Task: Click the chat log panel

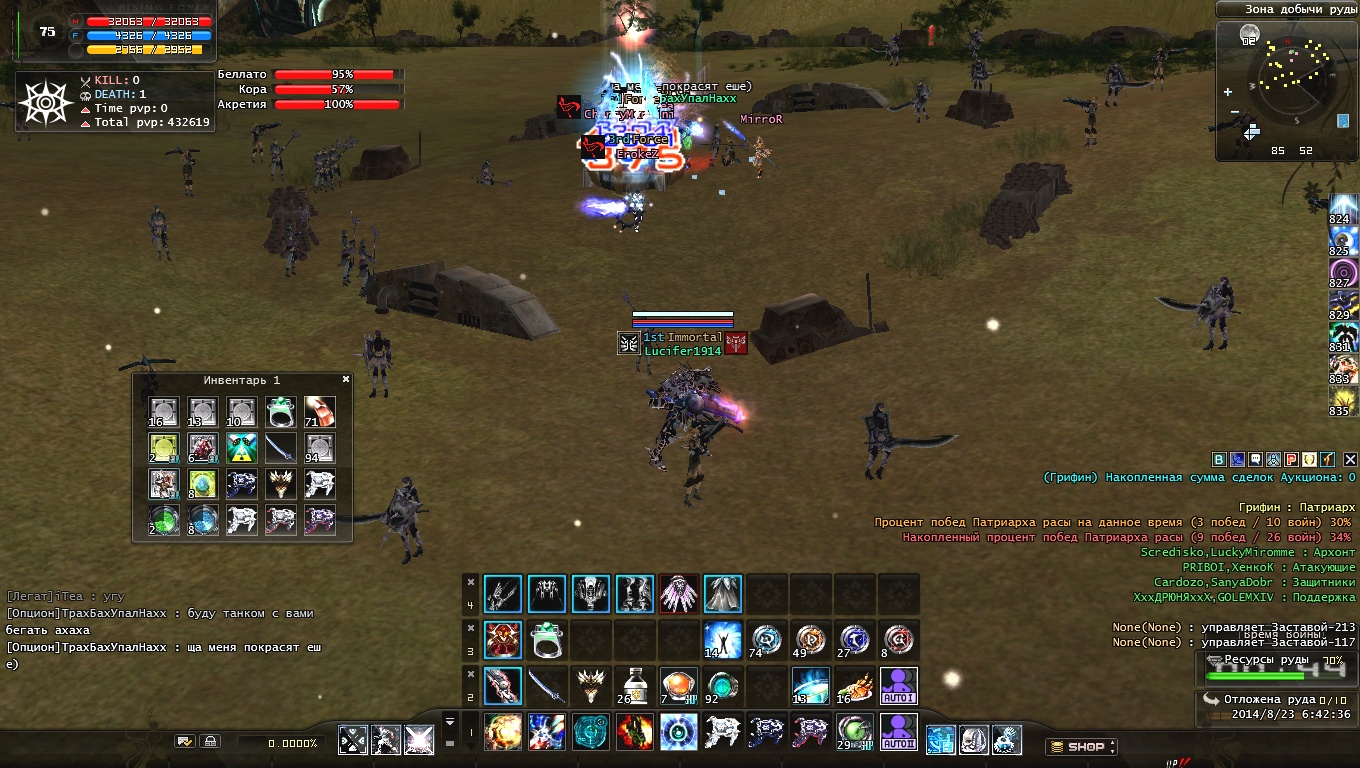Action: 165,629
